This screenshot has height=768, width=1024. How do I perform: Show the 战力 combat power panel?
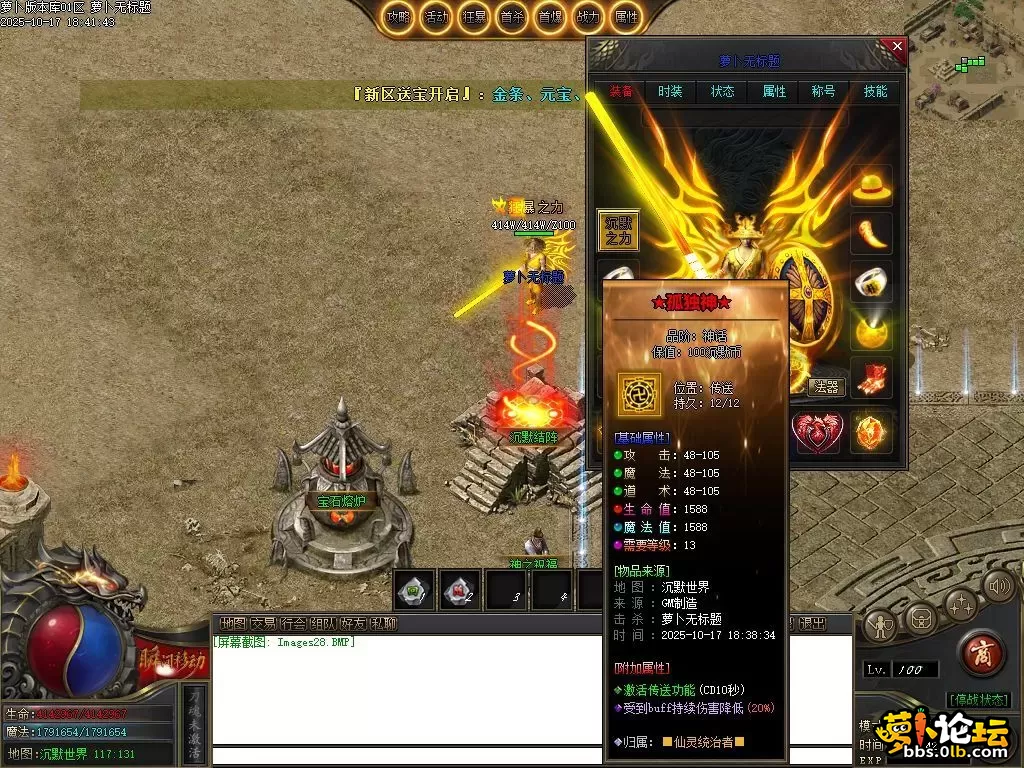[588, 17]
